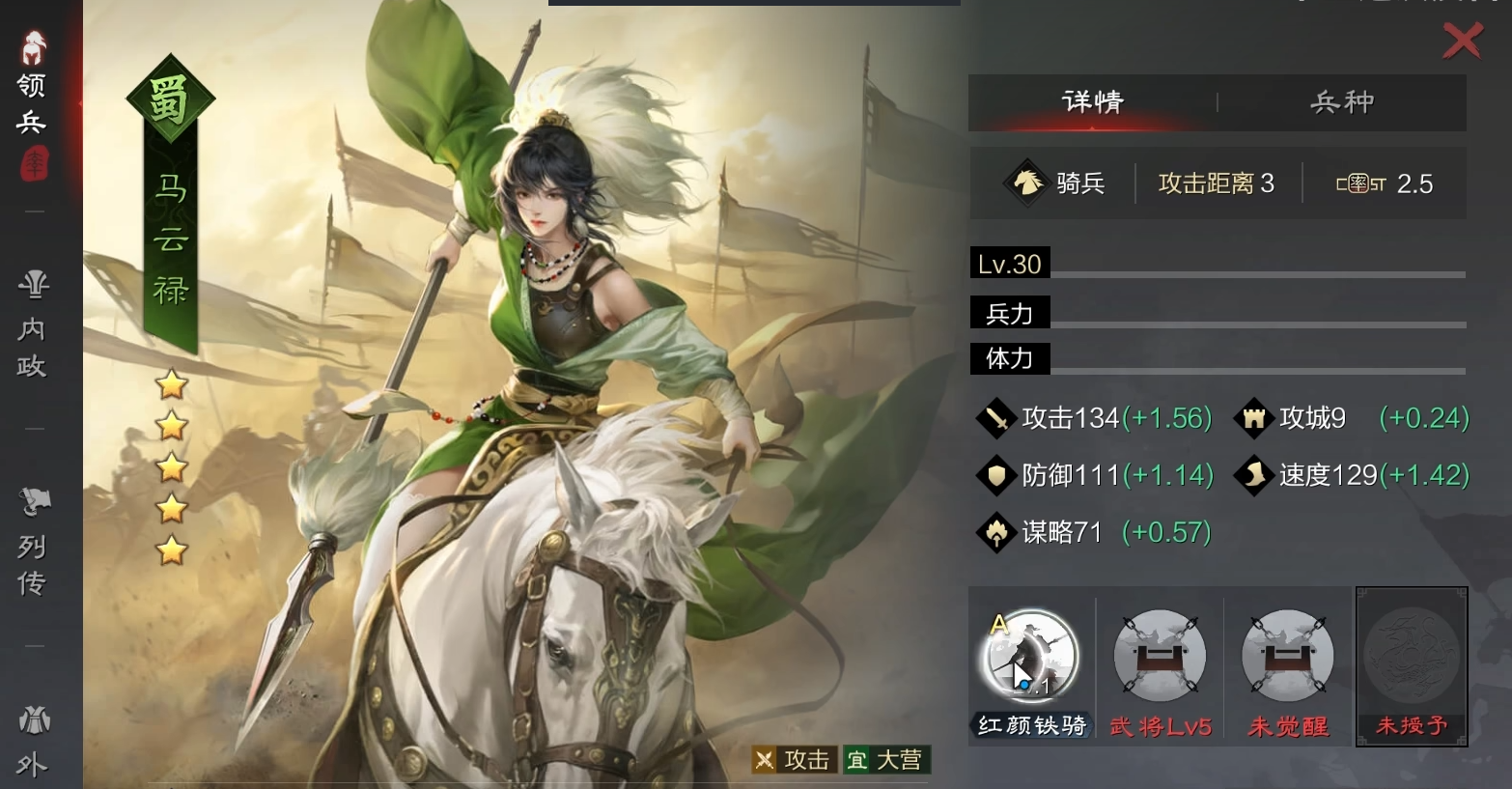The image size is (1512, 789).
Task: Click the 骑兵 troop type icon
Action: tap(1026, 183)
